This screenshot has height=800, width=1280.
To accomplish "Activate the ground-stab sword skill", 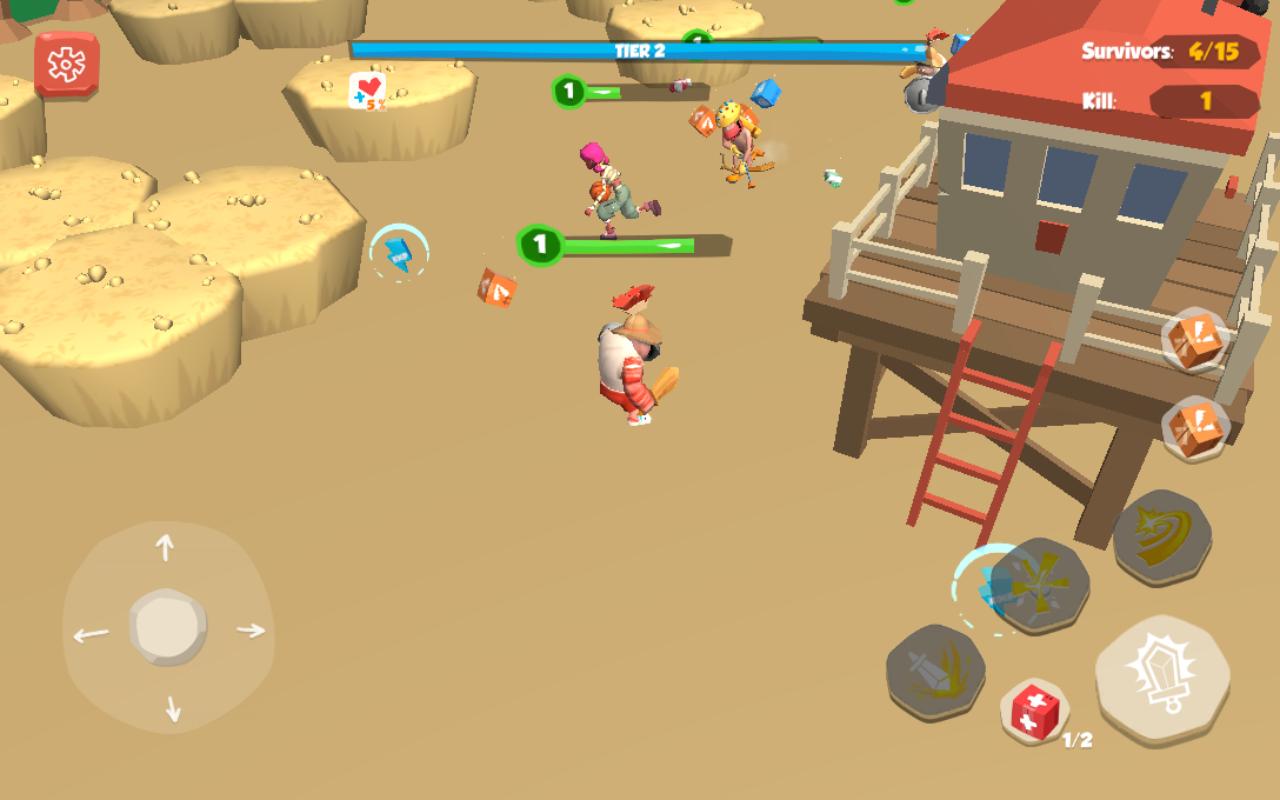I will coord(935,671).
